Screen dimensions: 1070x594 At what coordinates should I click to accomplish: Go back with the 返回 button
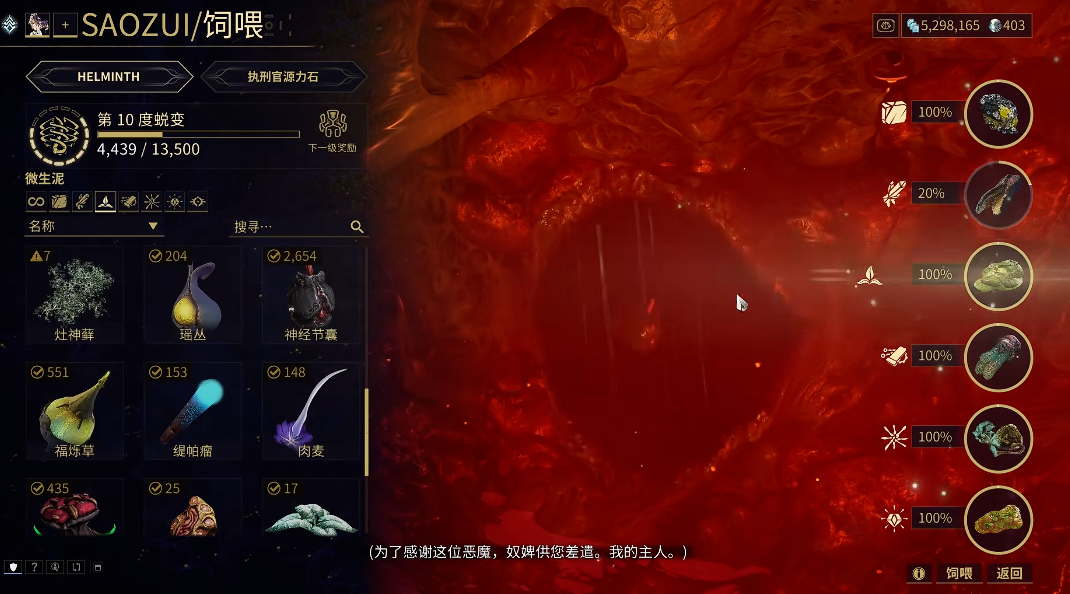(1009, 573)
